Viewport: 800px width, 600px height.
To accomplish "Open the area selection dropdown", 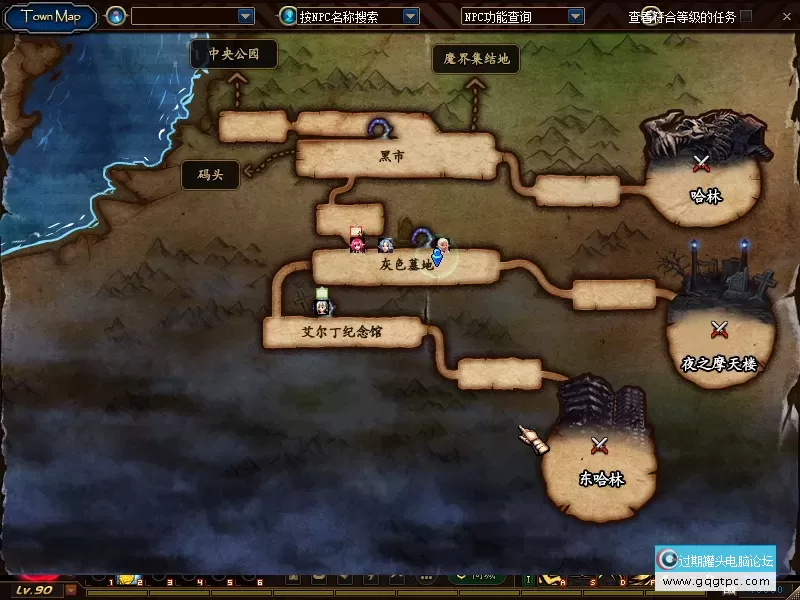I will 246,16.
